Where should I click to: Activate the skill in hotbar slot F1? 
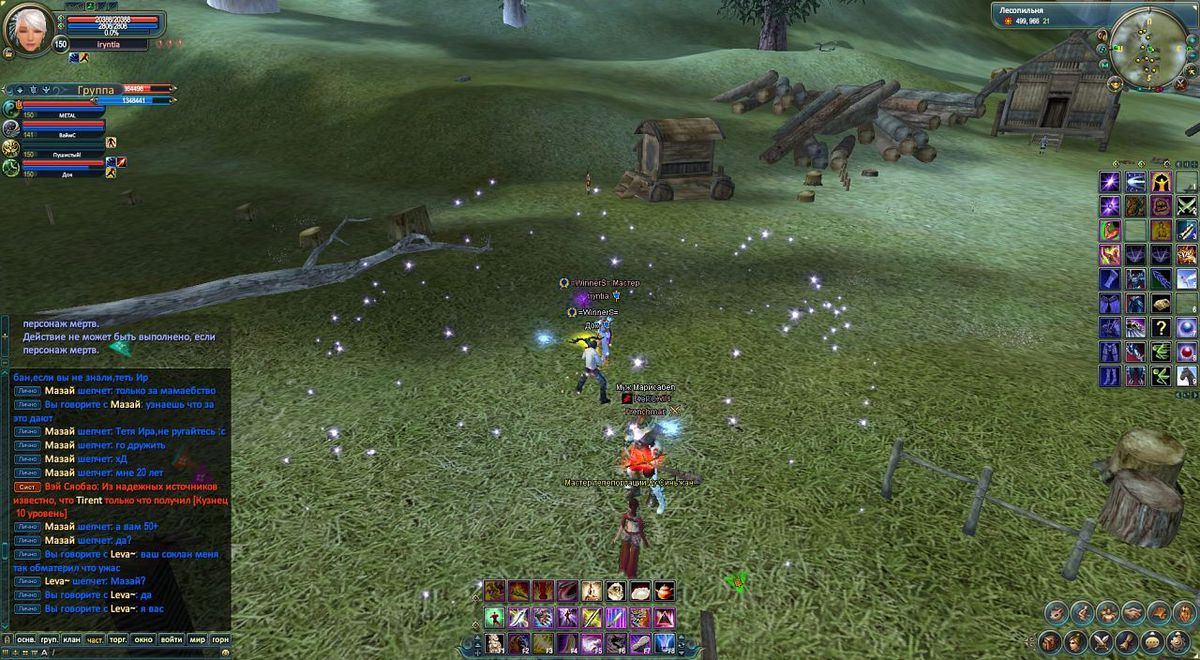pyautogui.click(x=495, y=642)
